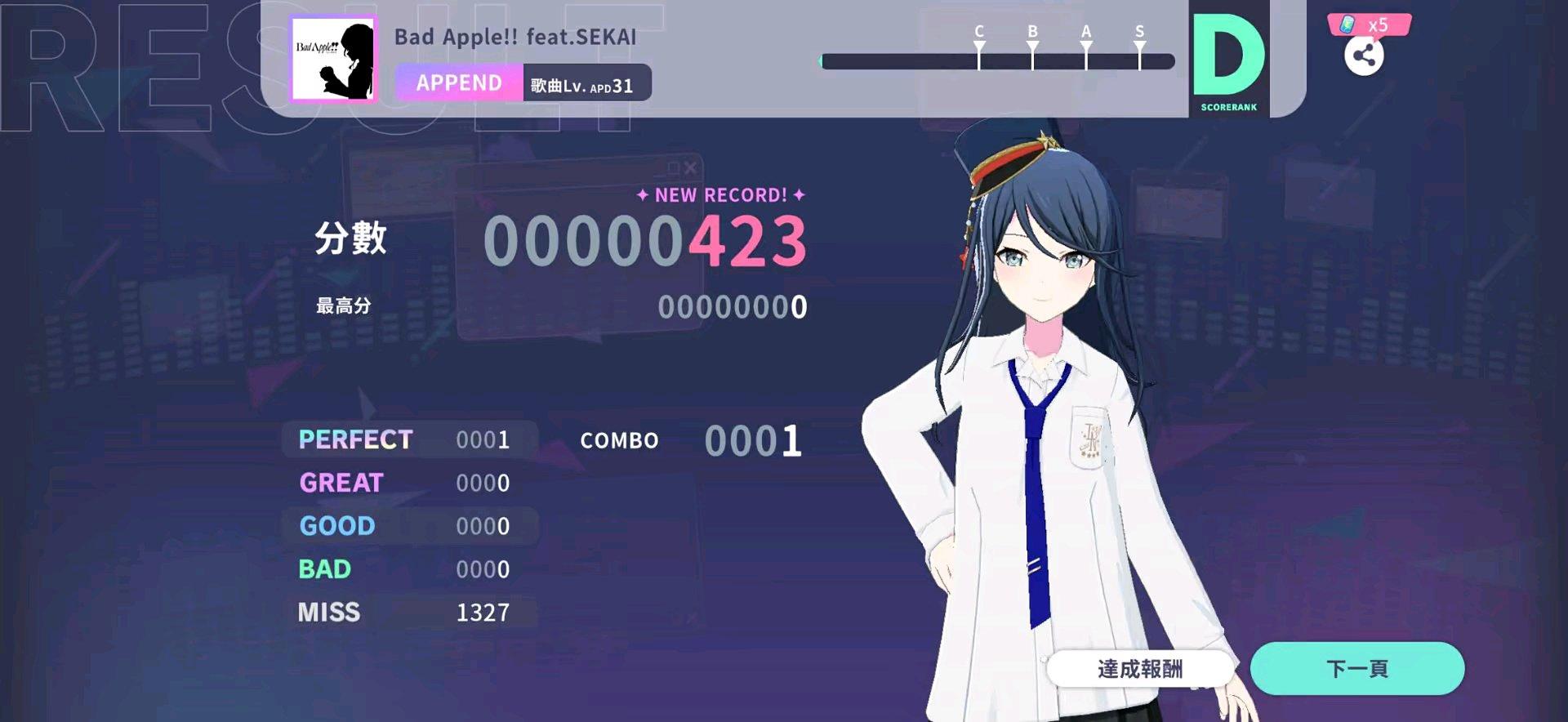This screenshot has height=722, width=1568.
Task: Tap the S rank threshold marker
Action: [1138, 45]
